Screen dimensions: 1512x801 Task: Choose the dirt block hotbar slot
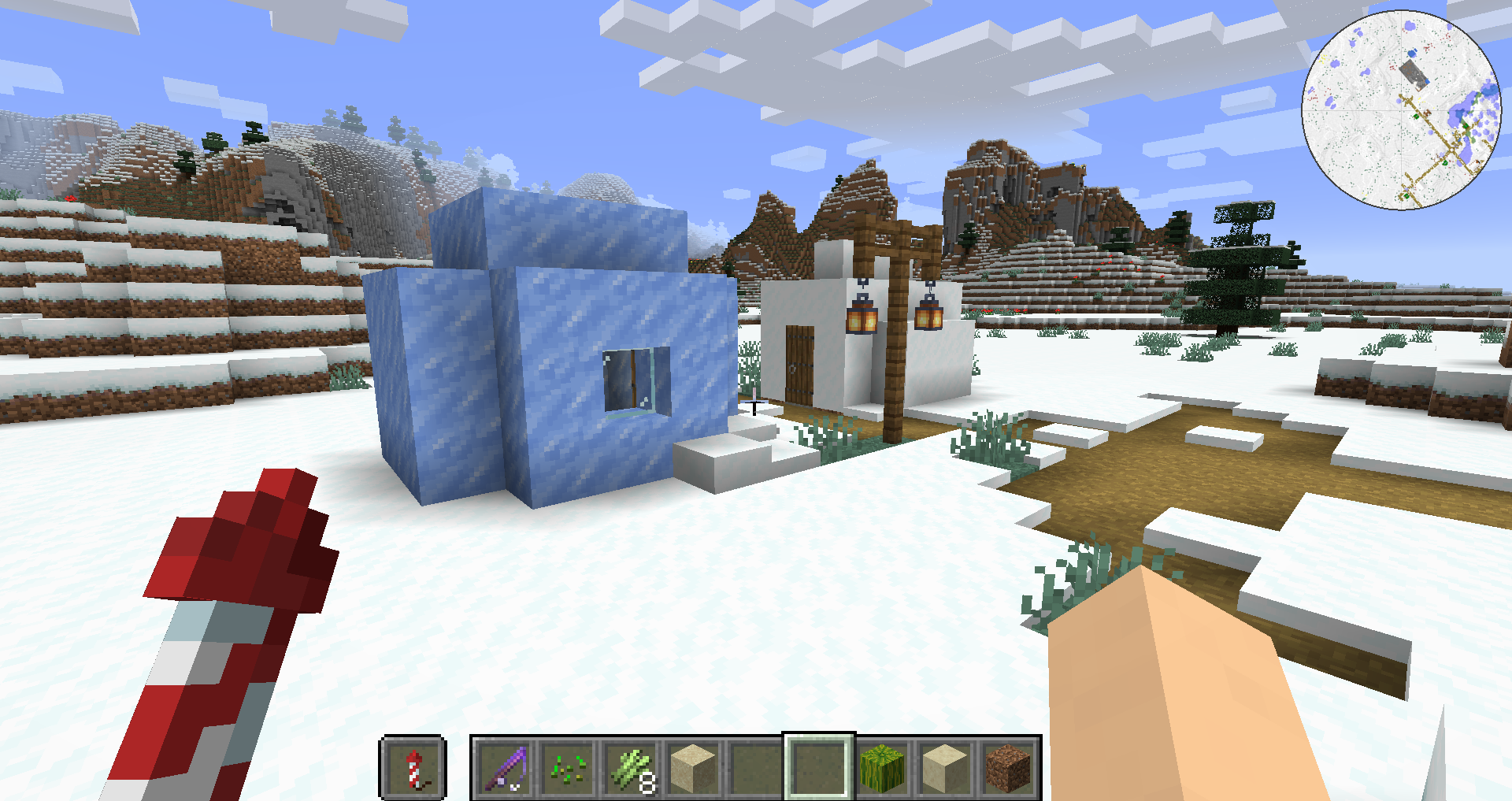click(x=1008, y=768)
